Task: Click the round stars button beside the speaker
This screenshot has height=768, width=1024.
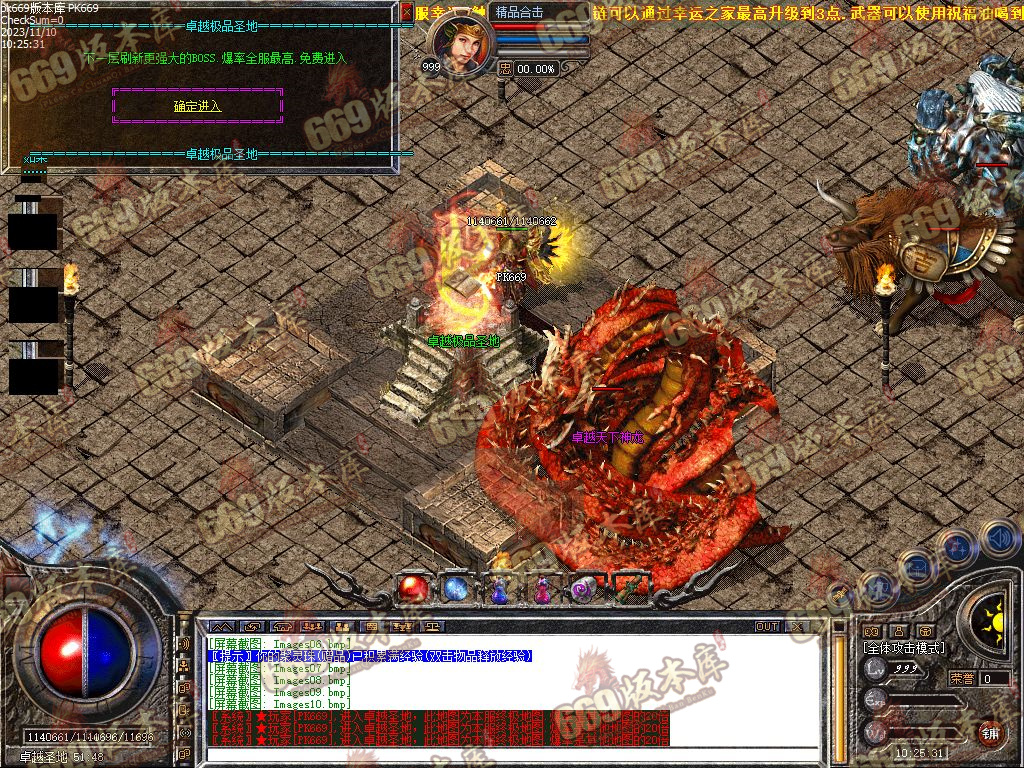Action: [x=957, y=547]
